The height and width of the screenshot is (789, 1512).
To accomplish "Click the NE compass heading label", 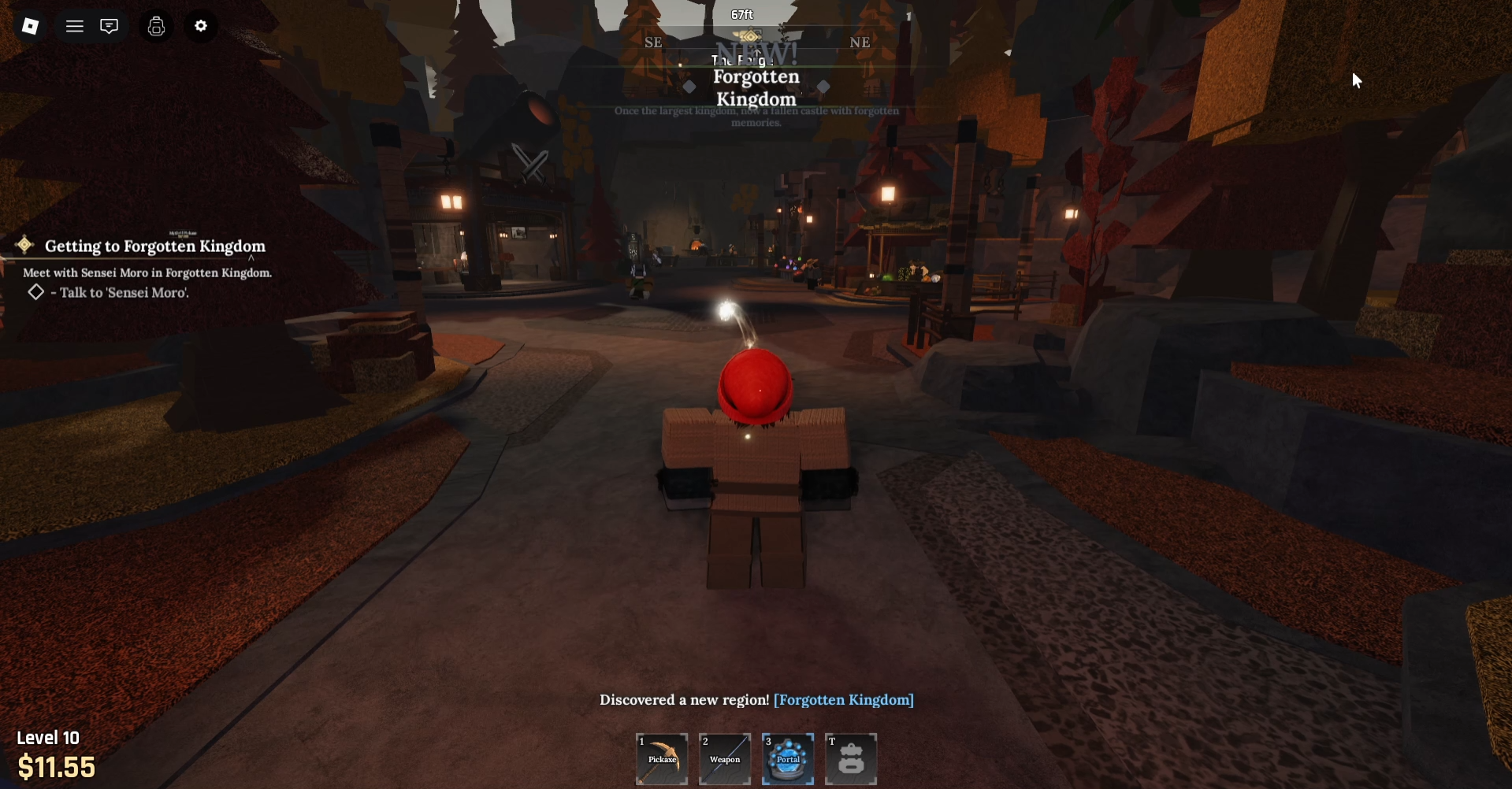I will [x=860, y=43].
